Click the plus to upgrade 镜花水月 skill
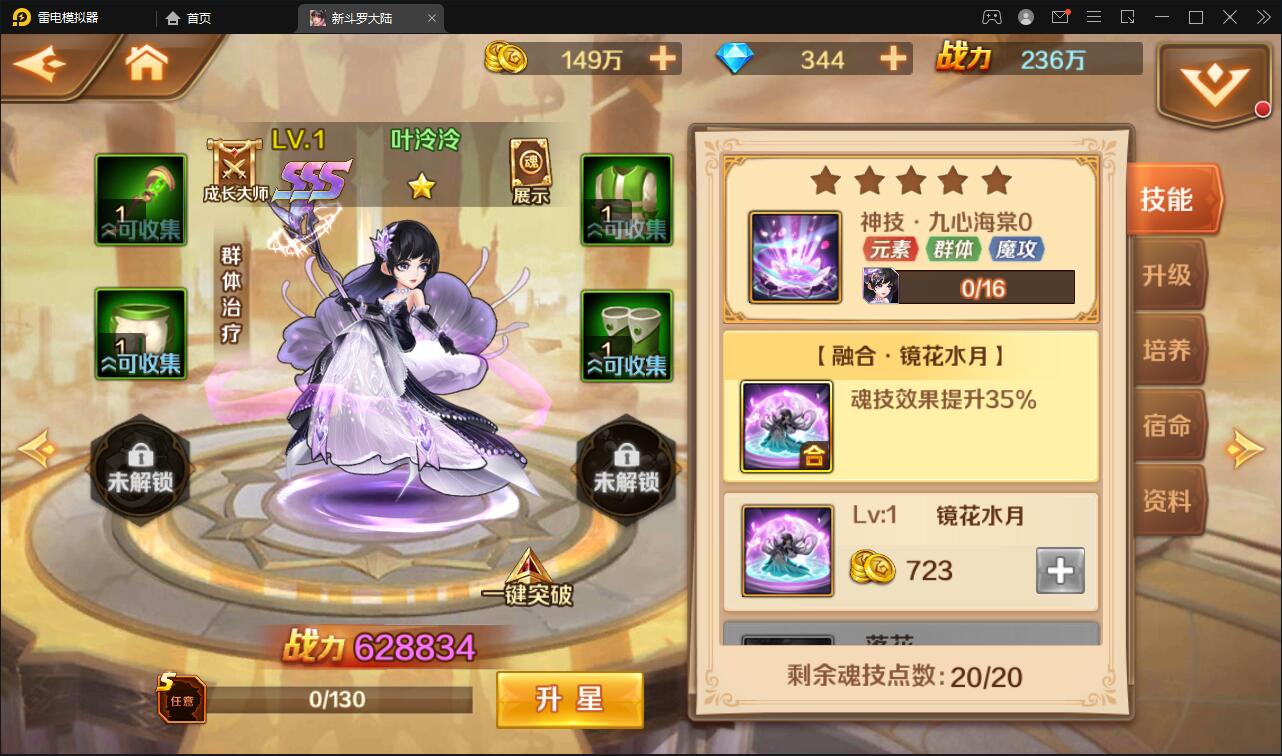The width and height of the screenshot is (1282, 756). pos(1060,570)
